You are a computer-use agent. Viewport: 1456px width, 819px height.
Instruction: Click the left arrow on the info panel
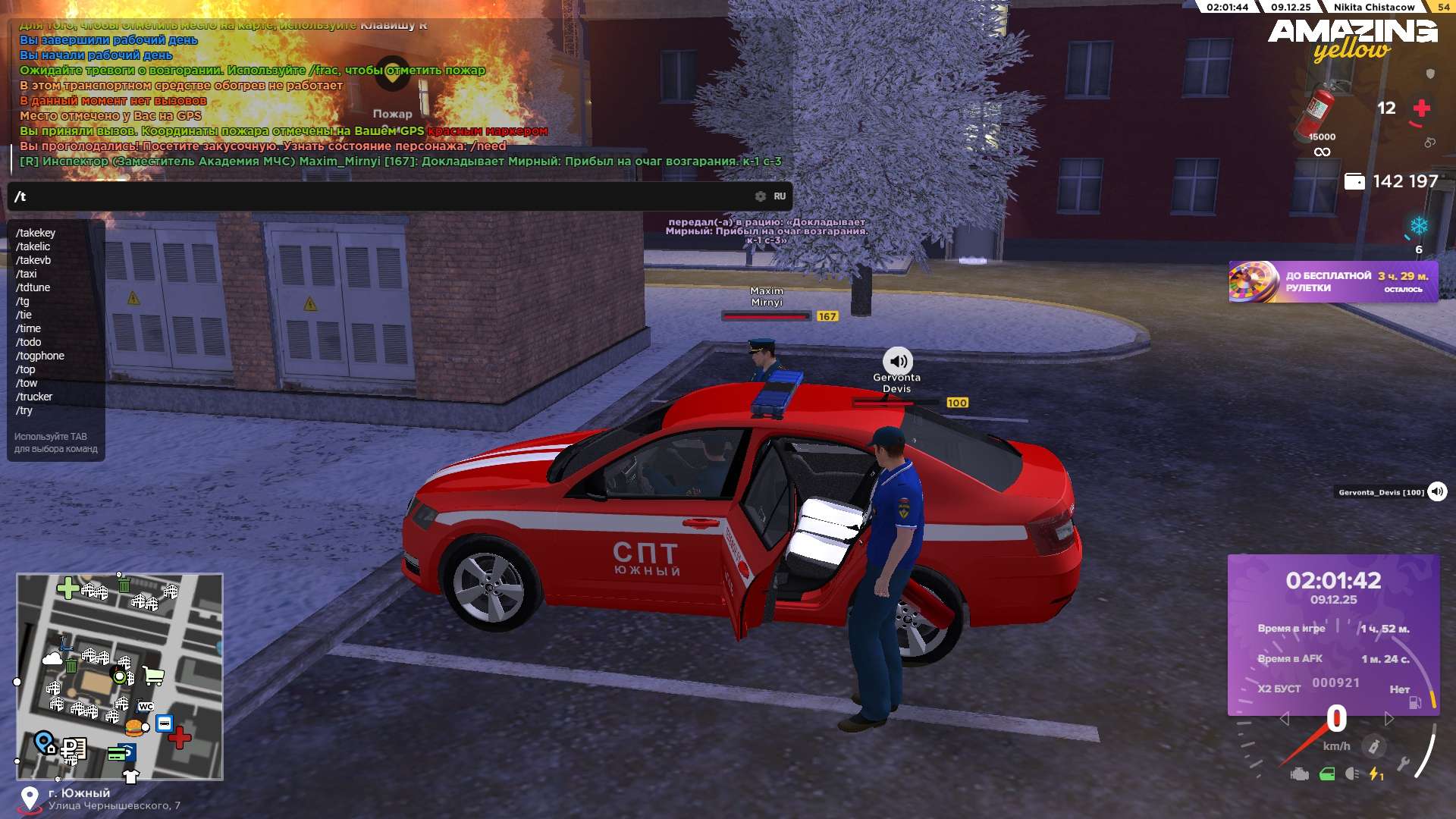tap(1284, 718)
